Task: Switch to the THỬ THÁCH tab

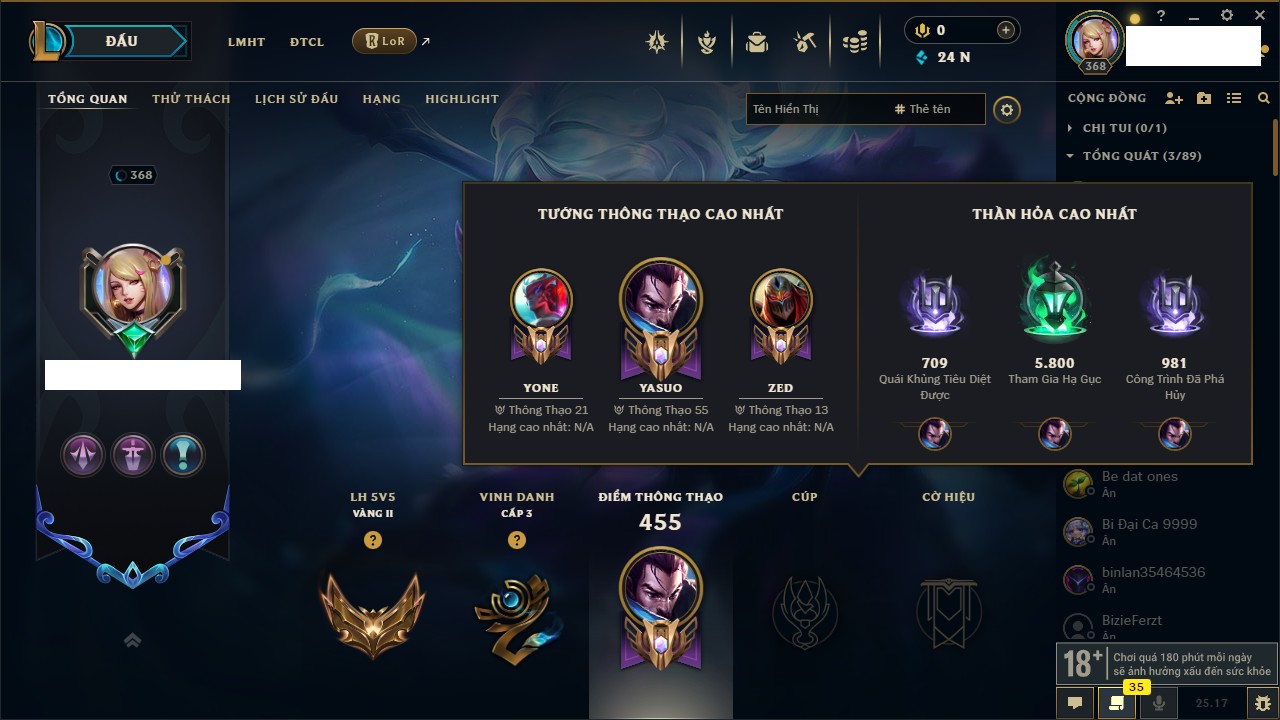Action: pos(191,99)
